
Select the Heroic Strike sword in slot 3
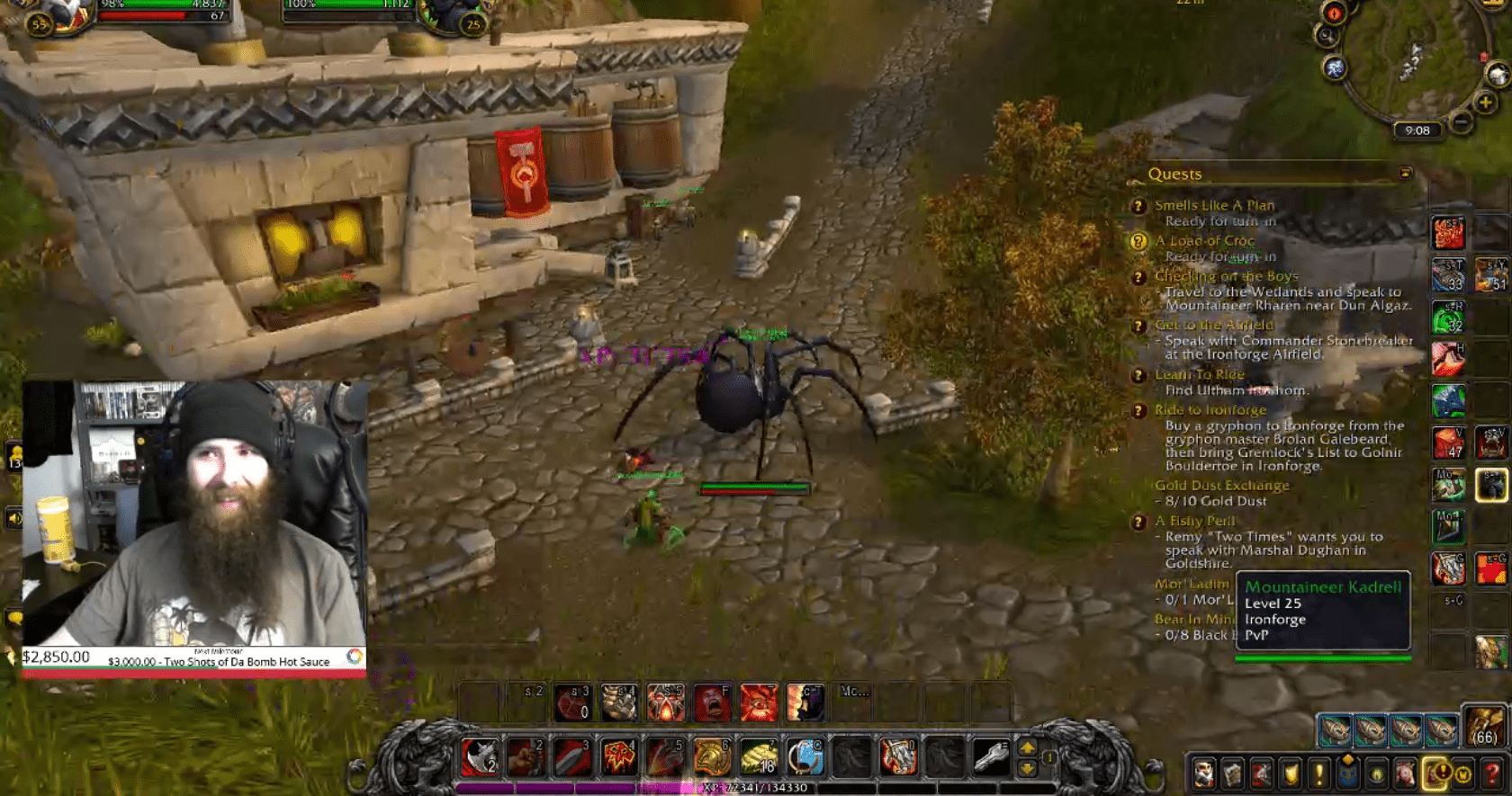(571, 757)
